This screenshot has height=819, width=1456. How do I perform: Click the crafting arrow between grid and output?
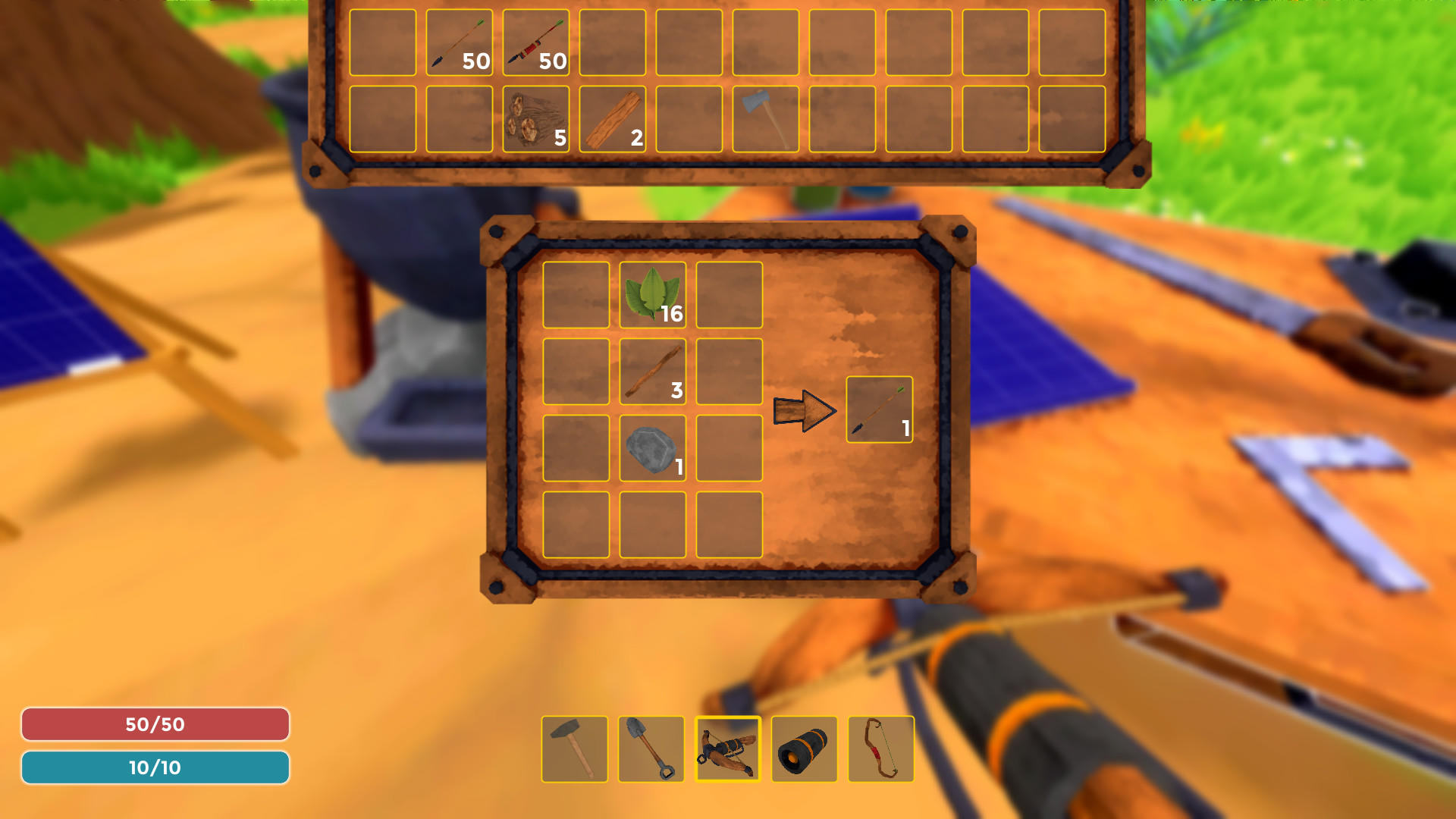[x=804, y=409]
